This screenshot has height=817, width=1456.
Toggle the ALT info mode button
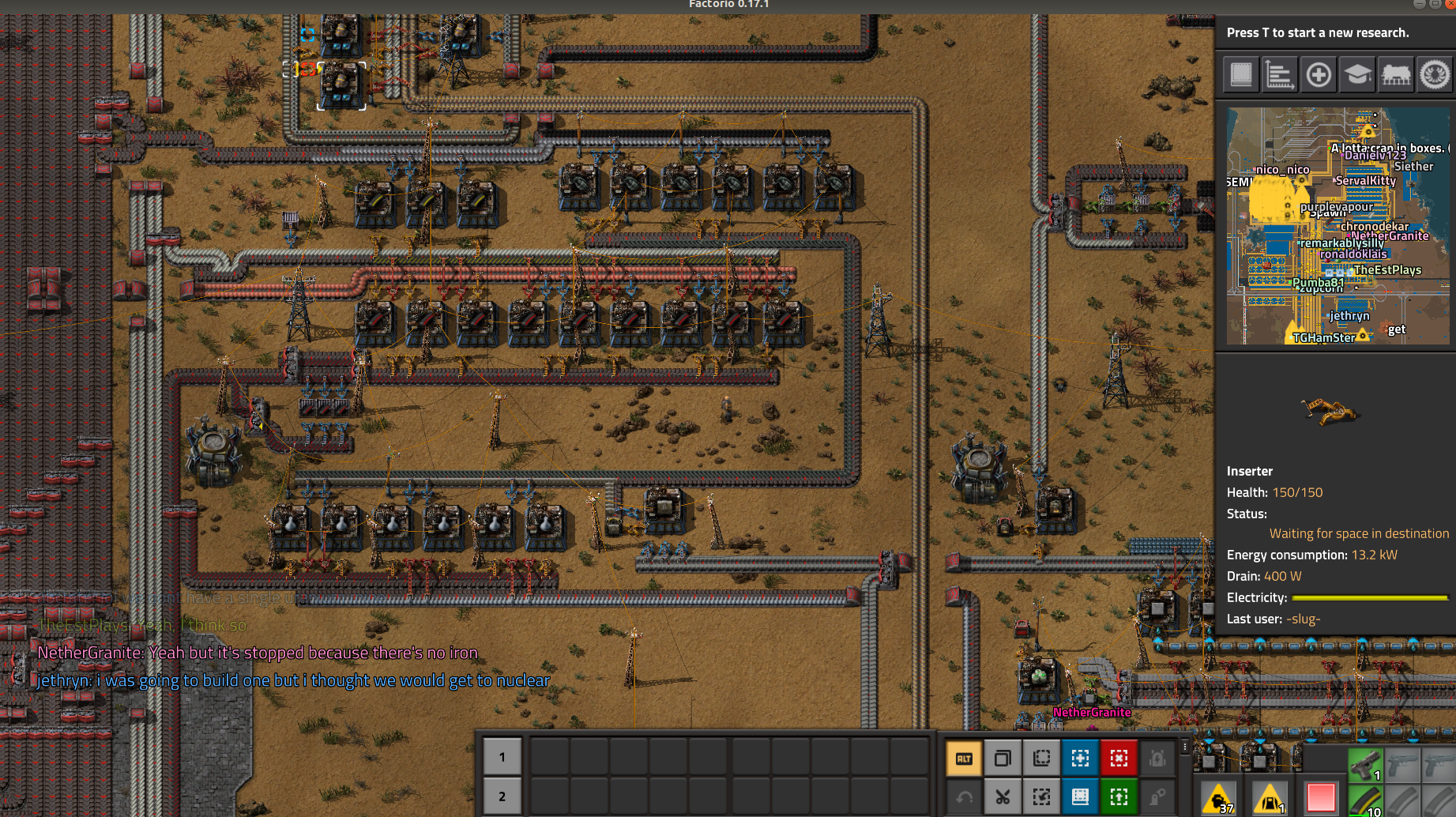coord(964,759)
